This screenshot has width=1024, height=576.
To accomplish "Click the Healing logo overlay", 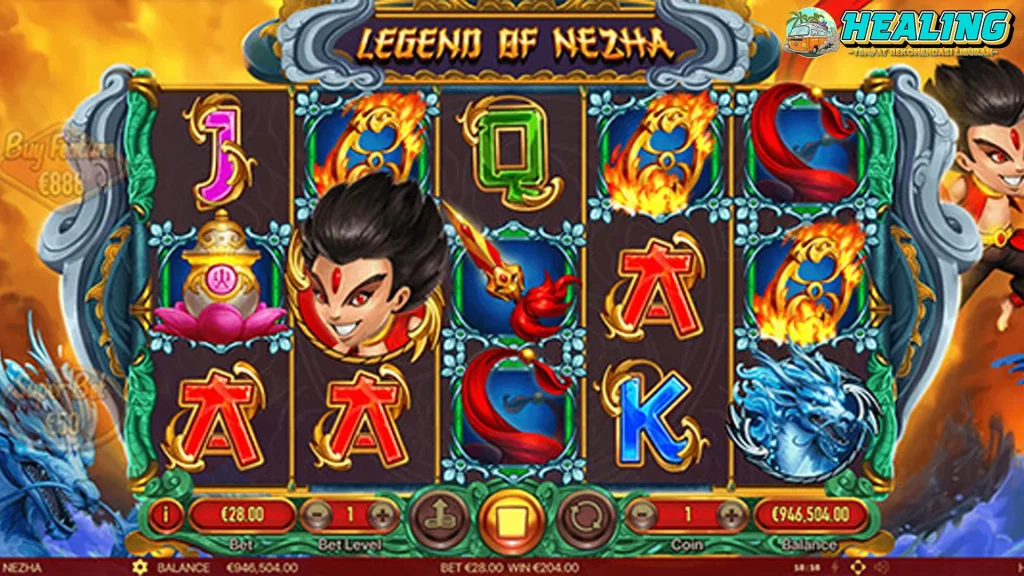I will [898, 35].
